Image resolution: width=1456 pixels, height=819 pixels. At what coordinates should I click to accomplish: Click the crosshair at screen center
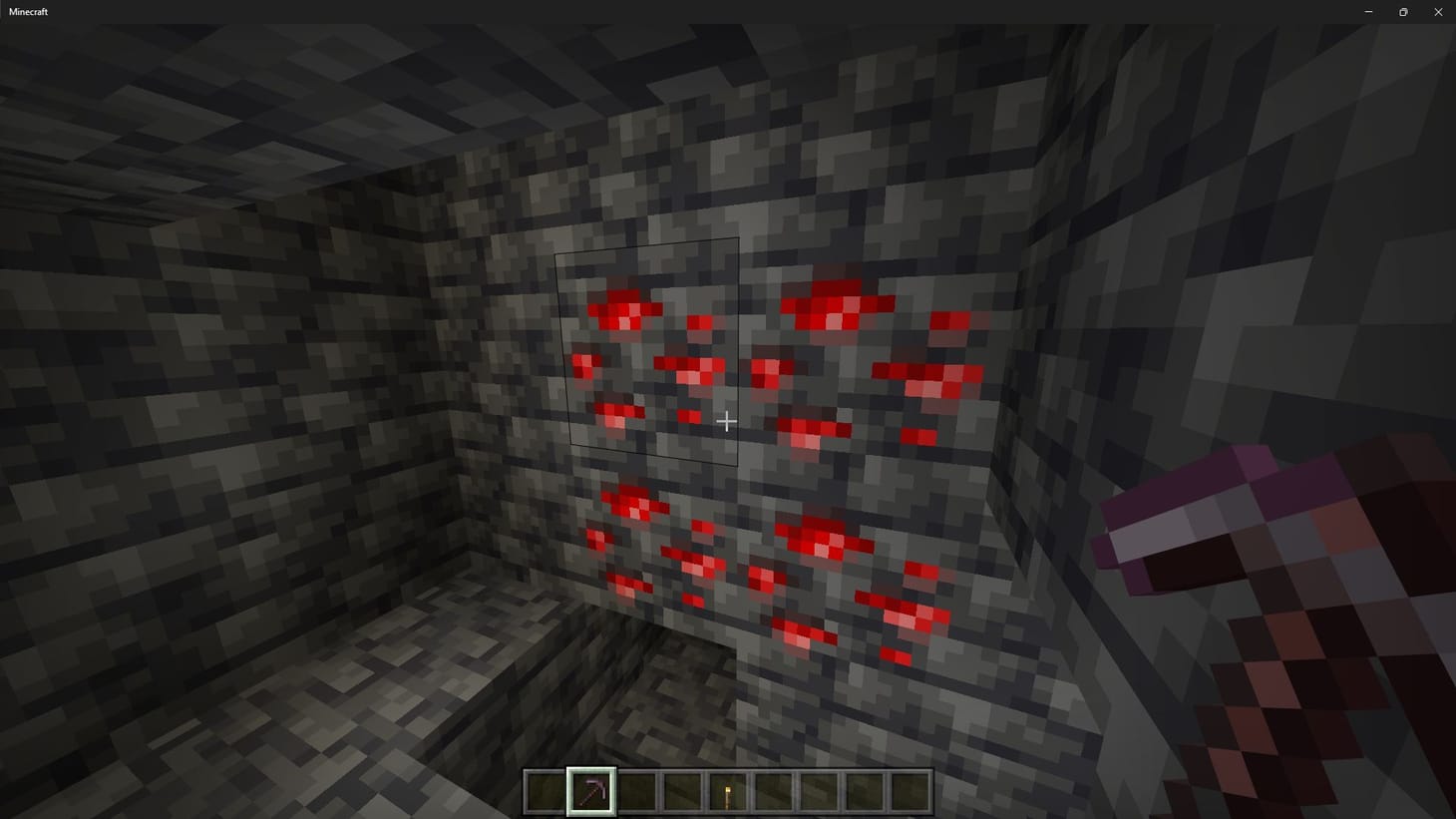727,421
